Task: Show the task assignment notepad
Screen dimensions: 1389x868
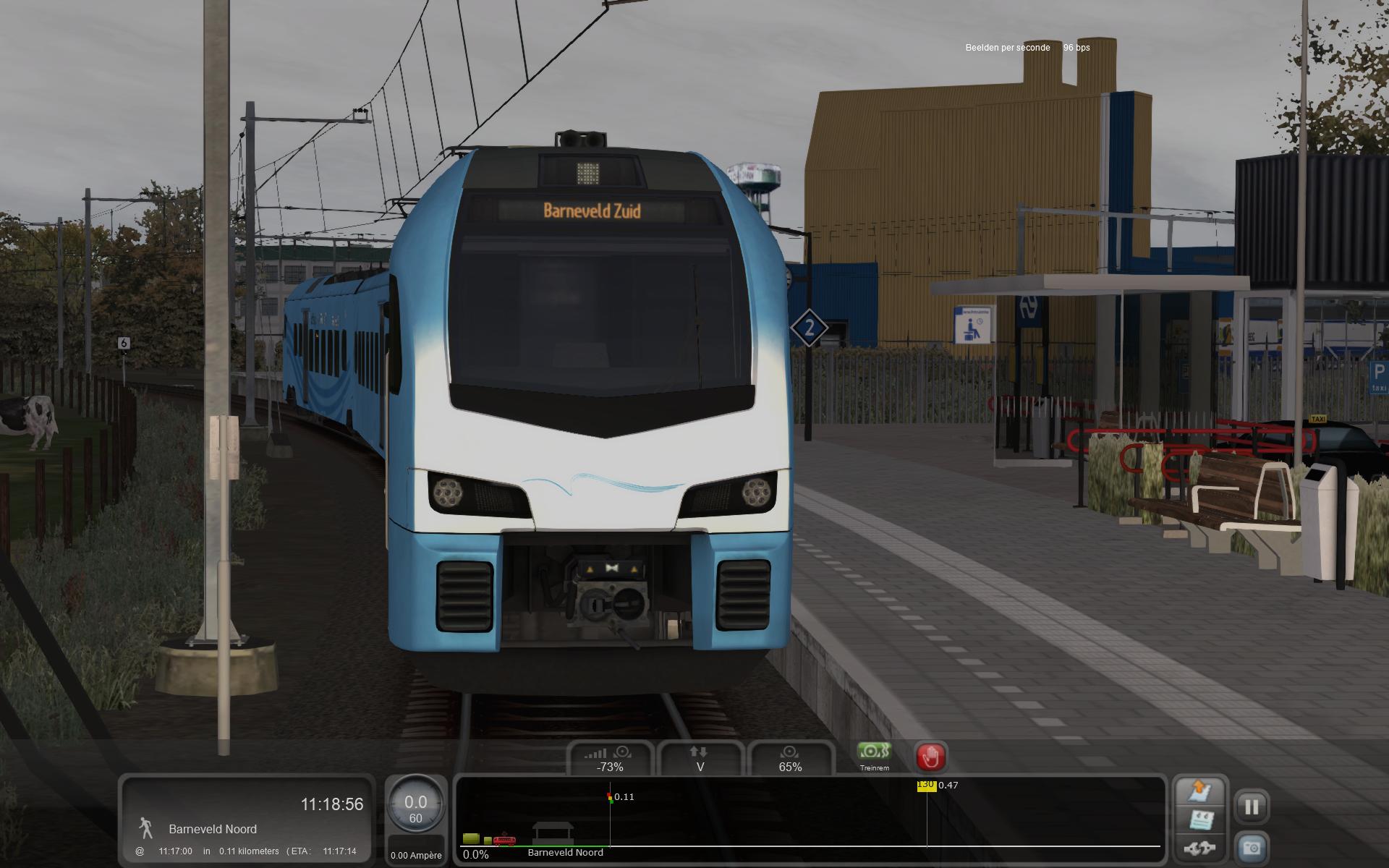Action: (x=1198, y=820)
